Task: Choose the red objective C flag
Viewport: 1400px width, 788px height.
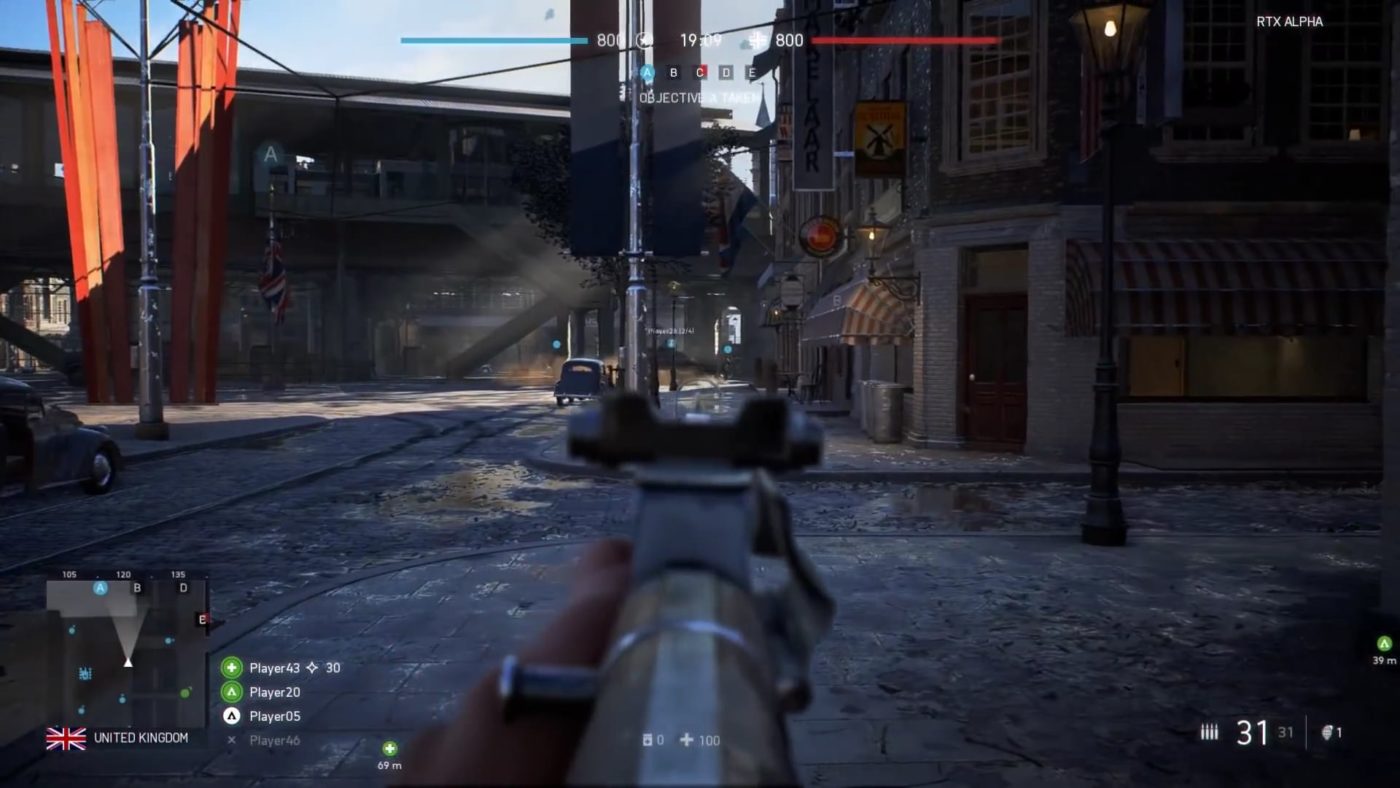Action: (700, 72)
